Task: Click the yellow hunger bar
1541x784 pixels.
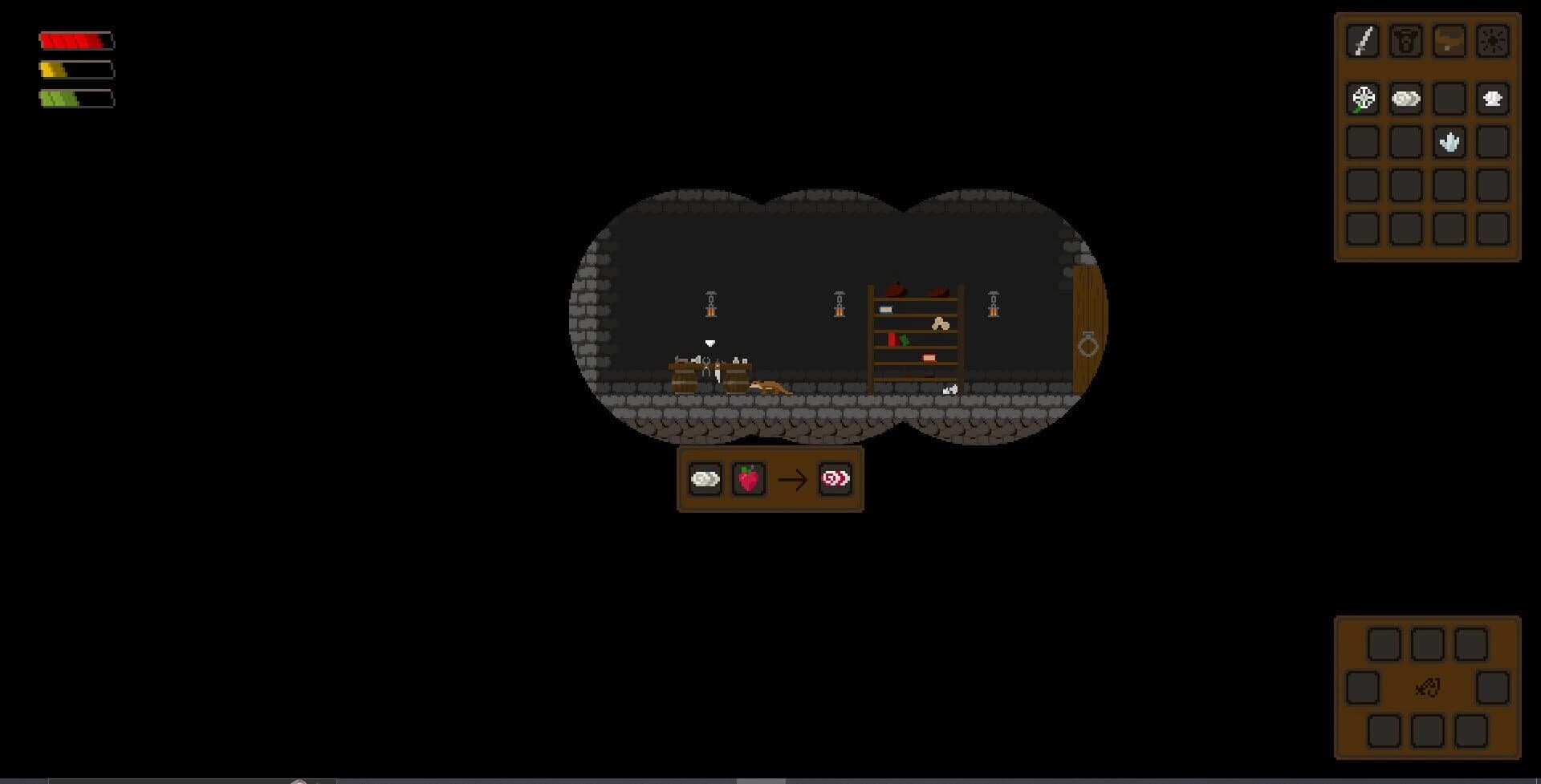Action: (76, 69)
